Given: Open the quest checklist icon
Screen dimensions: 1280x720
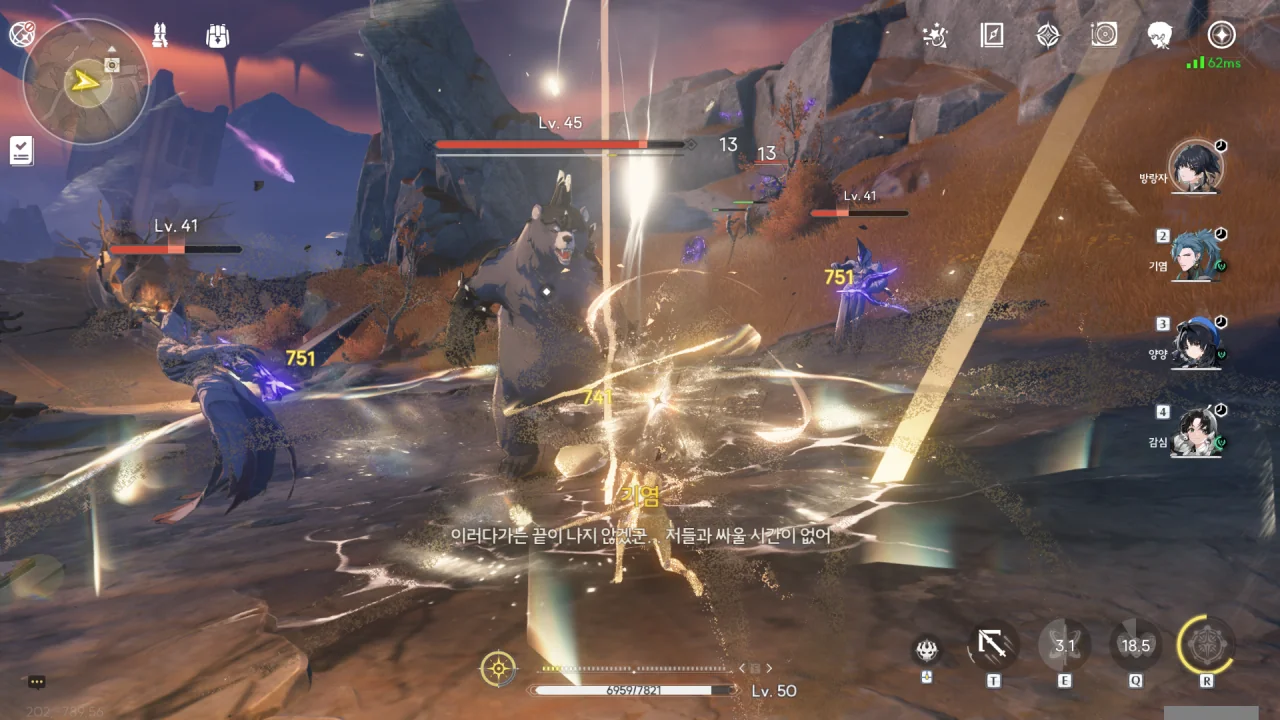Looking at the screenshot, I should (21, 151).
